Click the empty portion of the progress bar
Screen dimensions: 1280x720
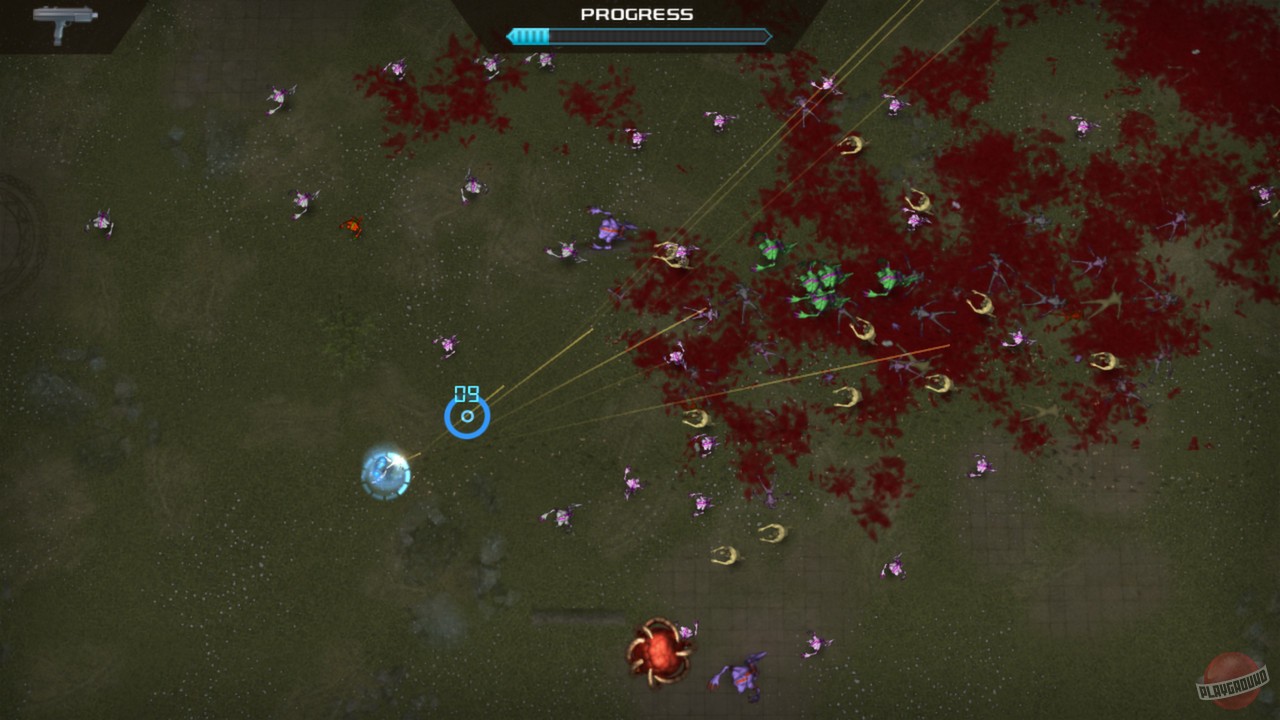(x=660, y=36)
